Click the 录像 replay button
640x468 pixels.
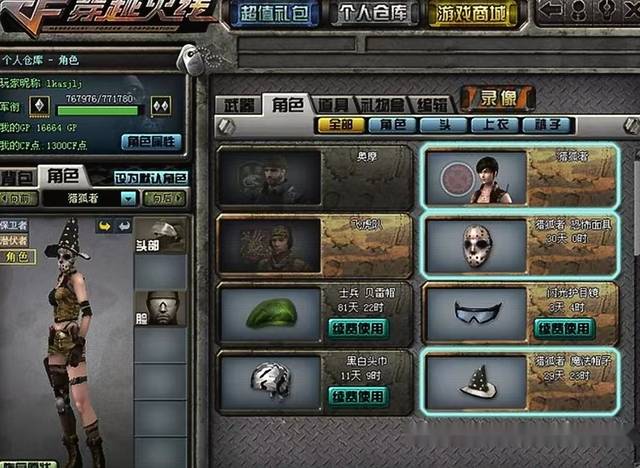pos(497,99)
